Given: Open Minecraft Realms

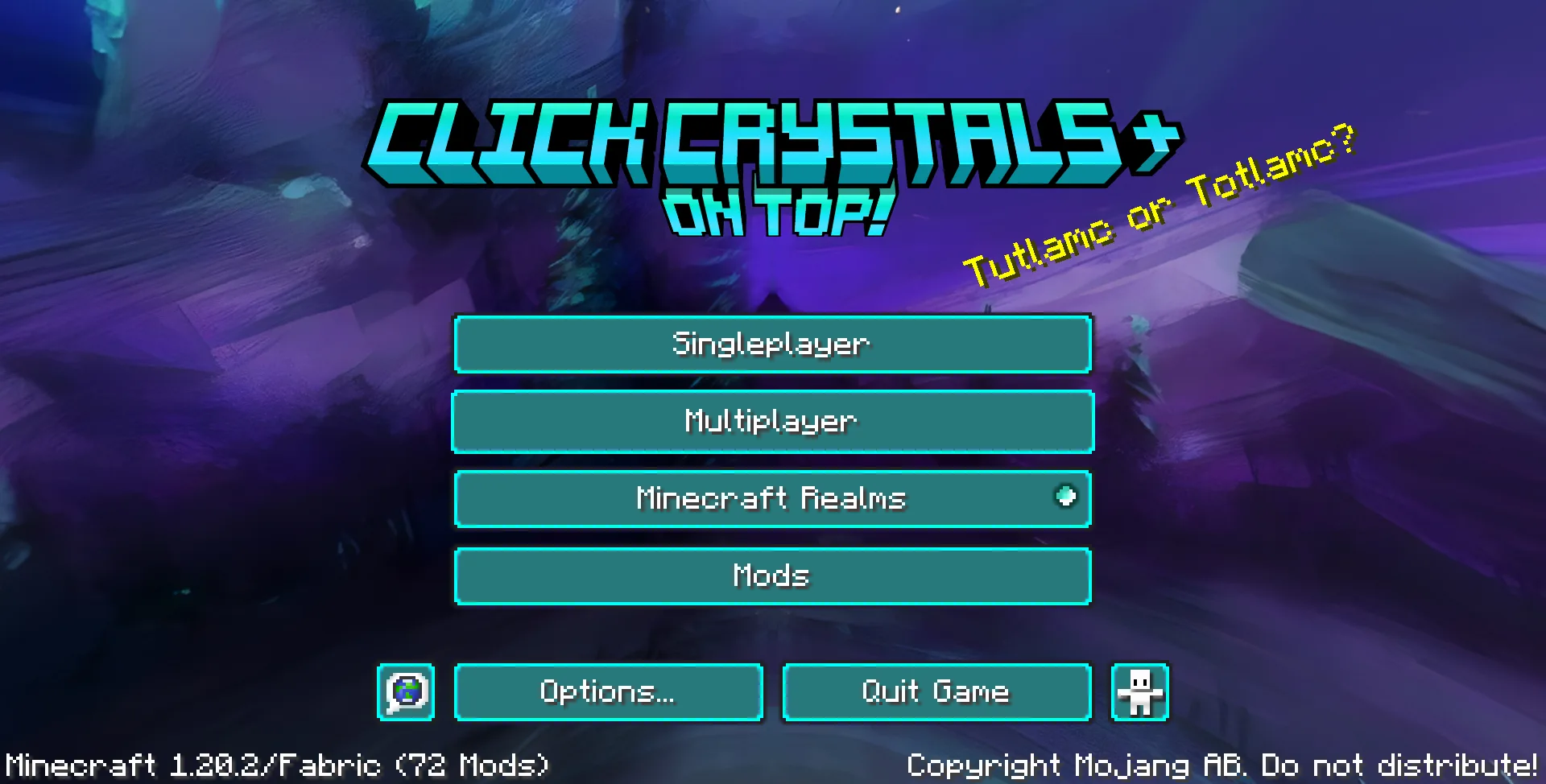Looking at the screenshot, I should [x=772, y=498].
